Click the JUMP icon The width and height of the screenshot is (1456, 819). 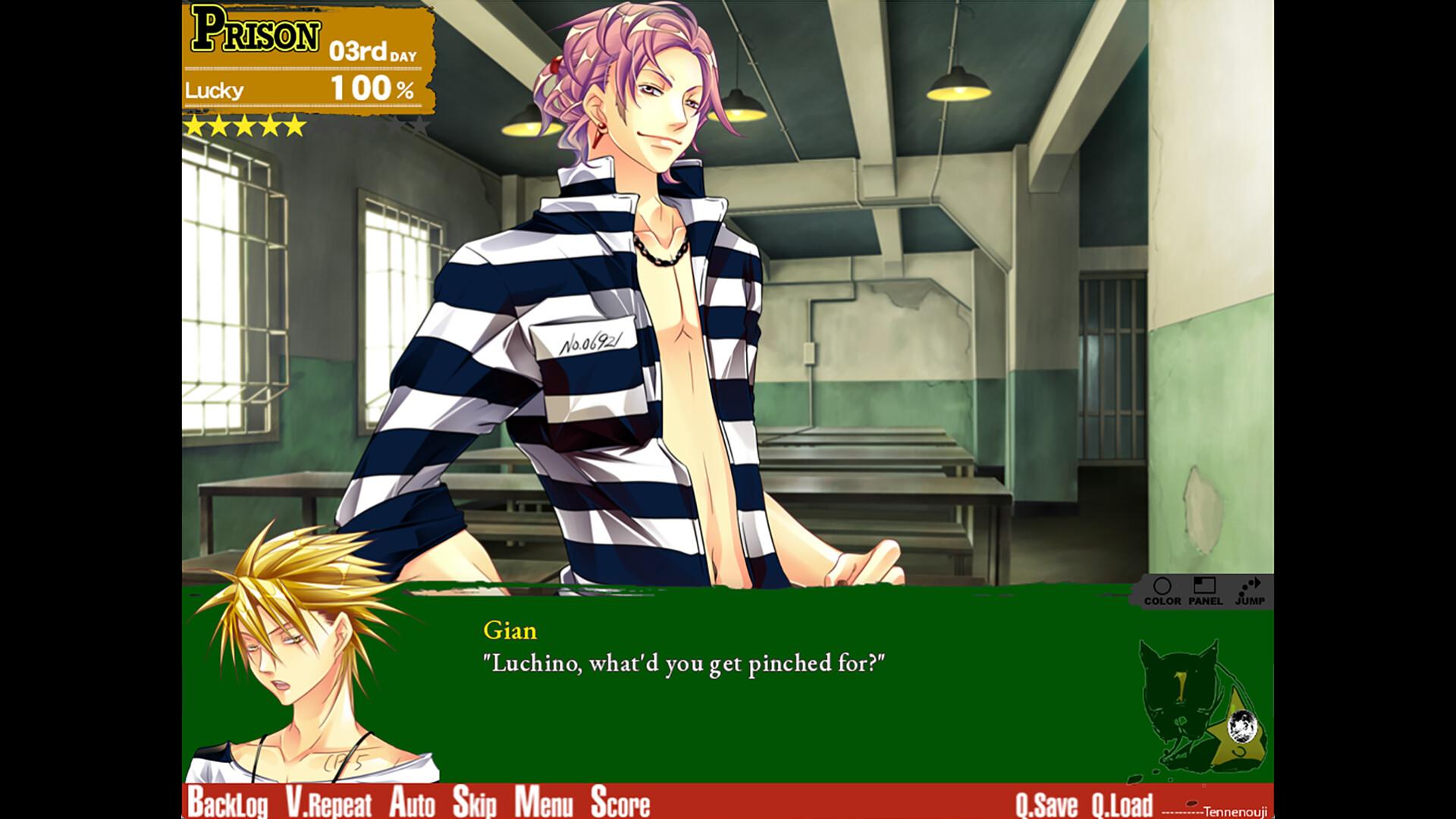click(1249, 591)
